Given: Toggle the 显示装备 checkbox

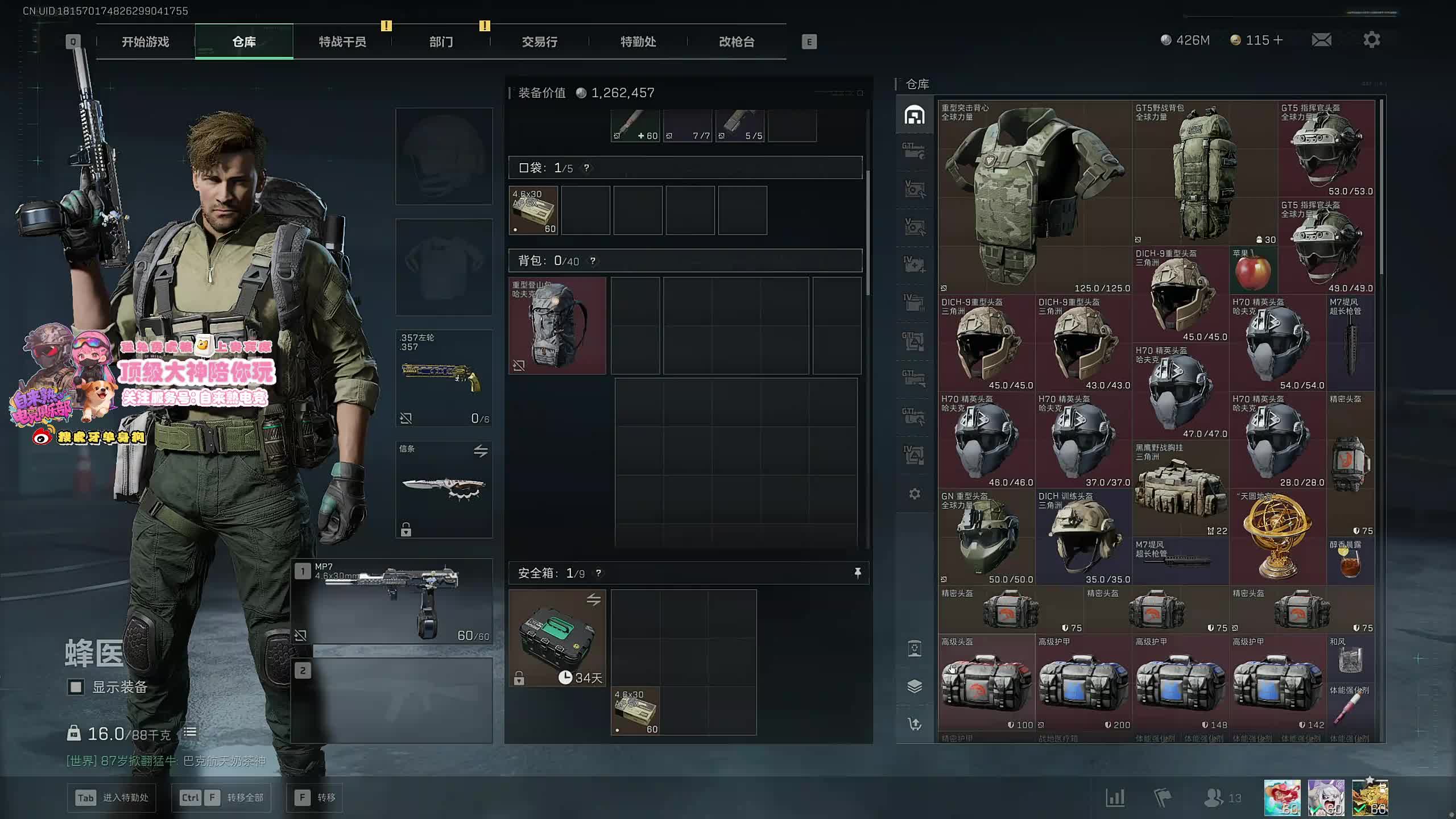Looking at the screenshot, I should (76, 687).
